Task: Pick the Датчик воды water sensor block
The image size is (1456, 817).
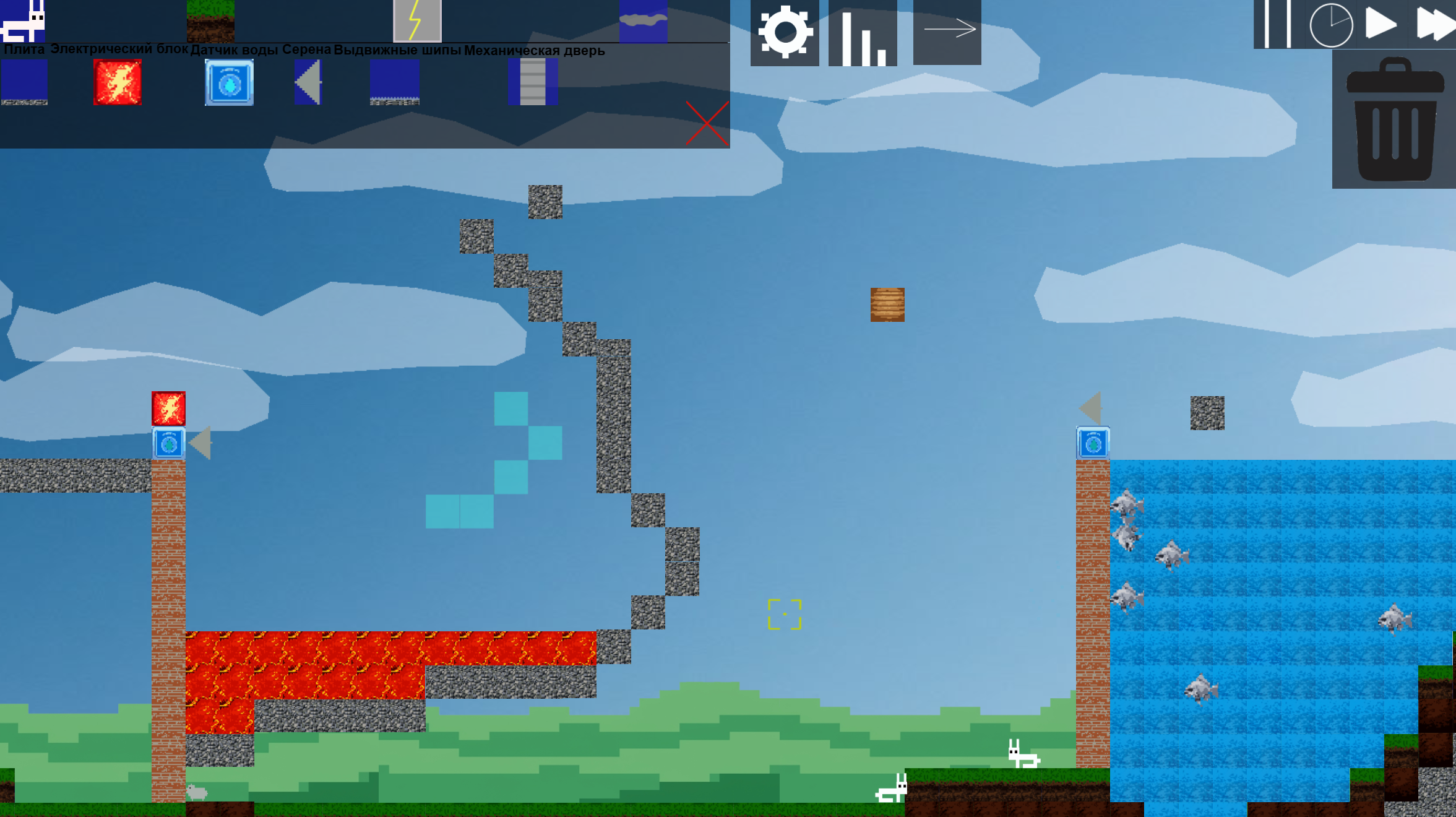Action: [229, 82]
